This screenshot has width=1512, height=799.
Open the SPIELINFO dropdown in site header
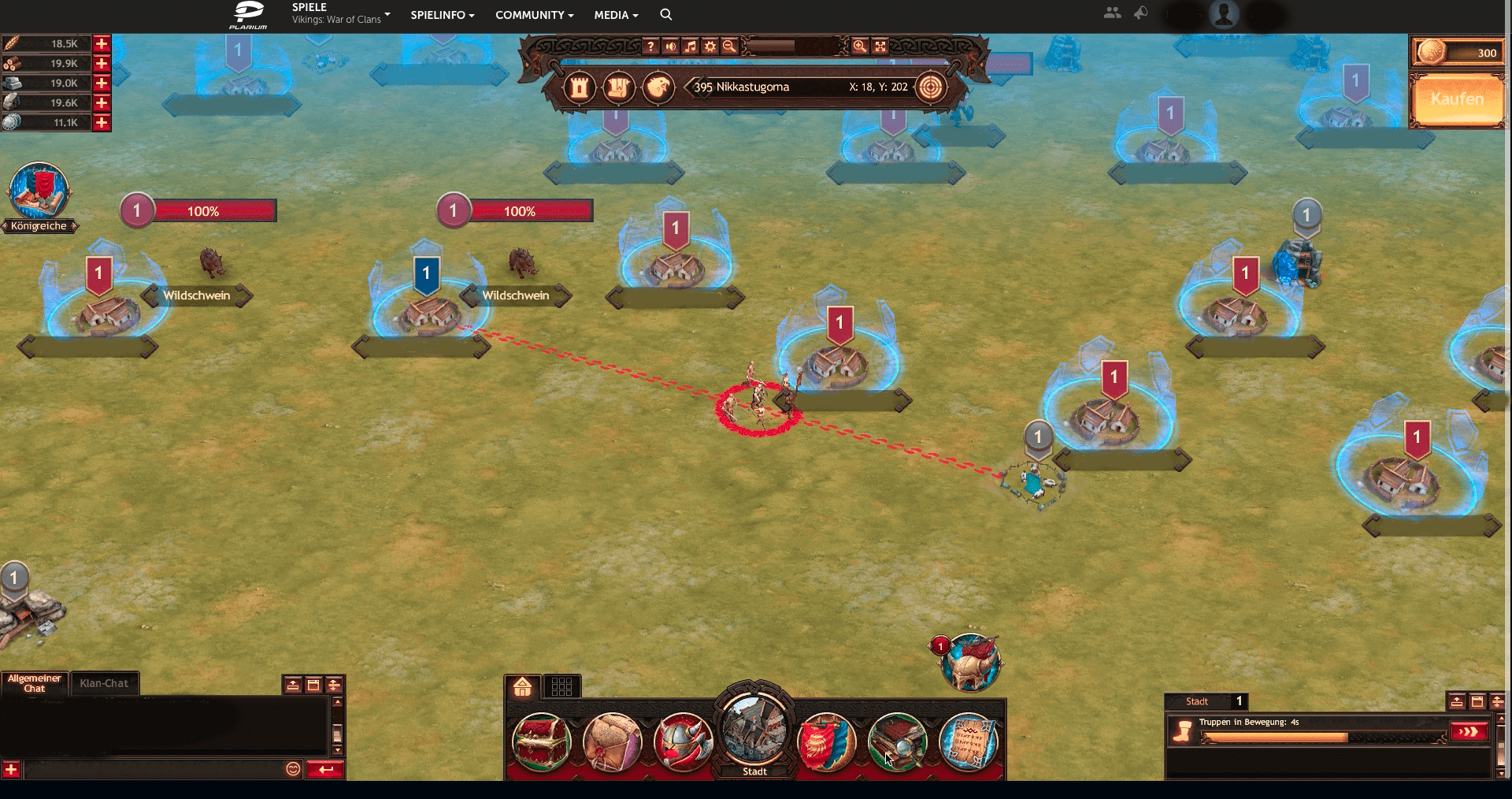click(442, 15)
